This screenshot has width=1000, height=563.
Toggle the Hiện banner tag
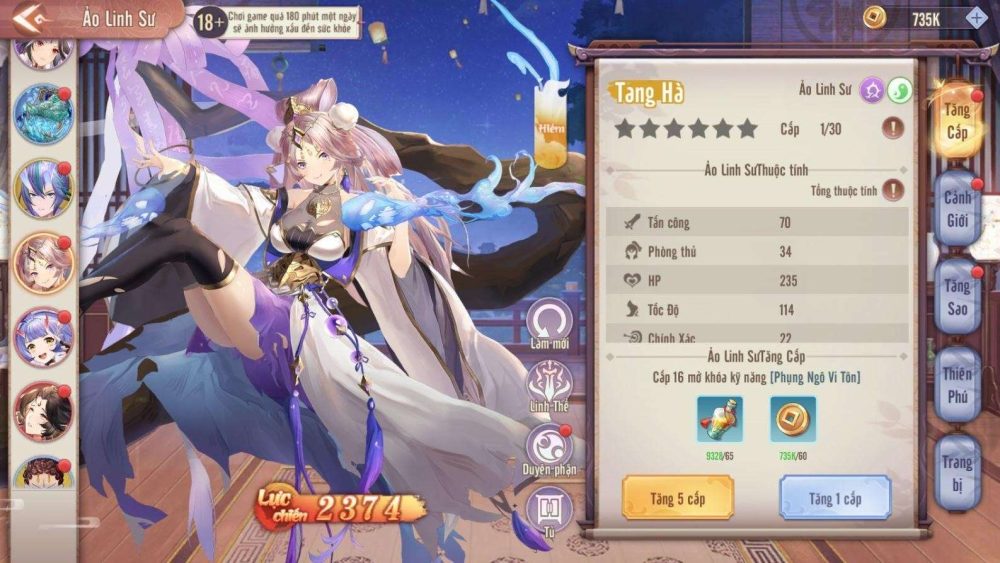tap(551, 125)
